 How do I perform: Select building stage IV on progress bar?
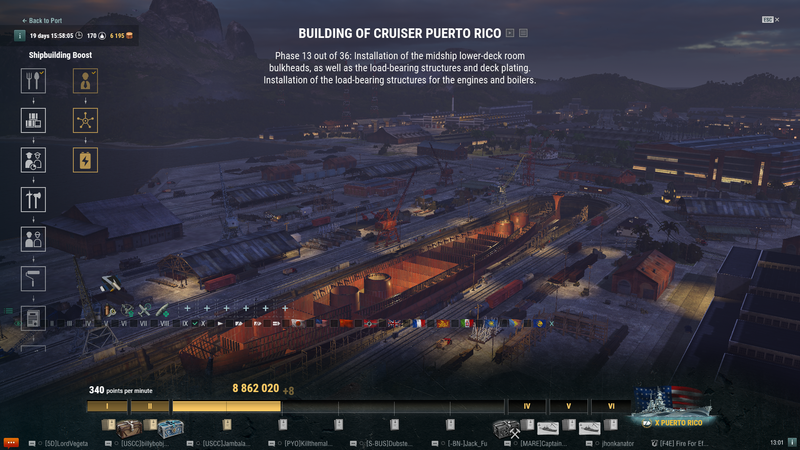526,406
